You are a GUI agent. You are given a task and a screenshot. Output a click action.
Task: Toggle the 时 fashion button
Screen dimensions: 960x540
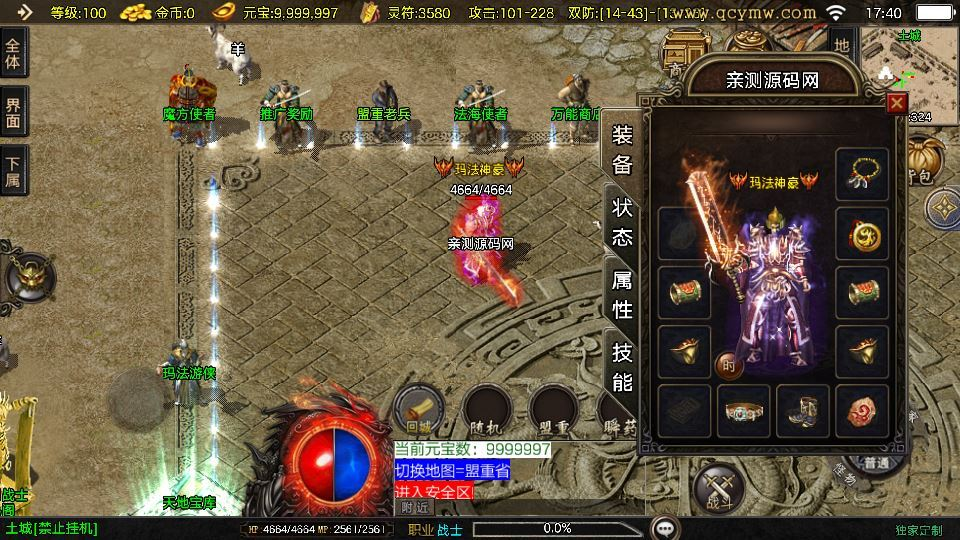728,366
